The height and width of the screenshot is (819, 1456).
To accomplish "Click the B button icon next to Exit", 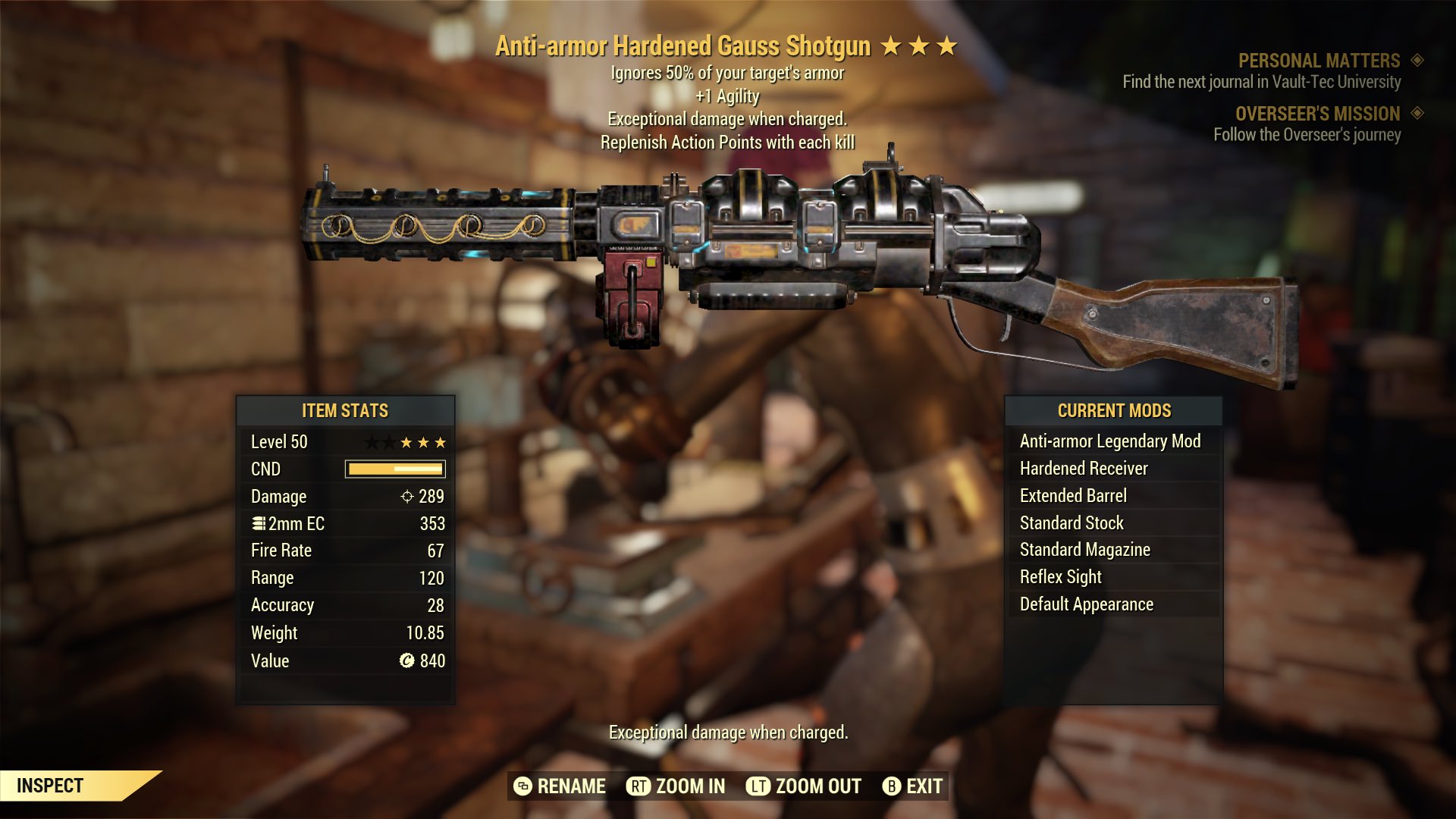I will click(x=893, y=786).
